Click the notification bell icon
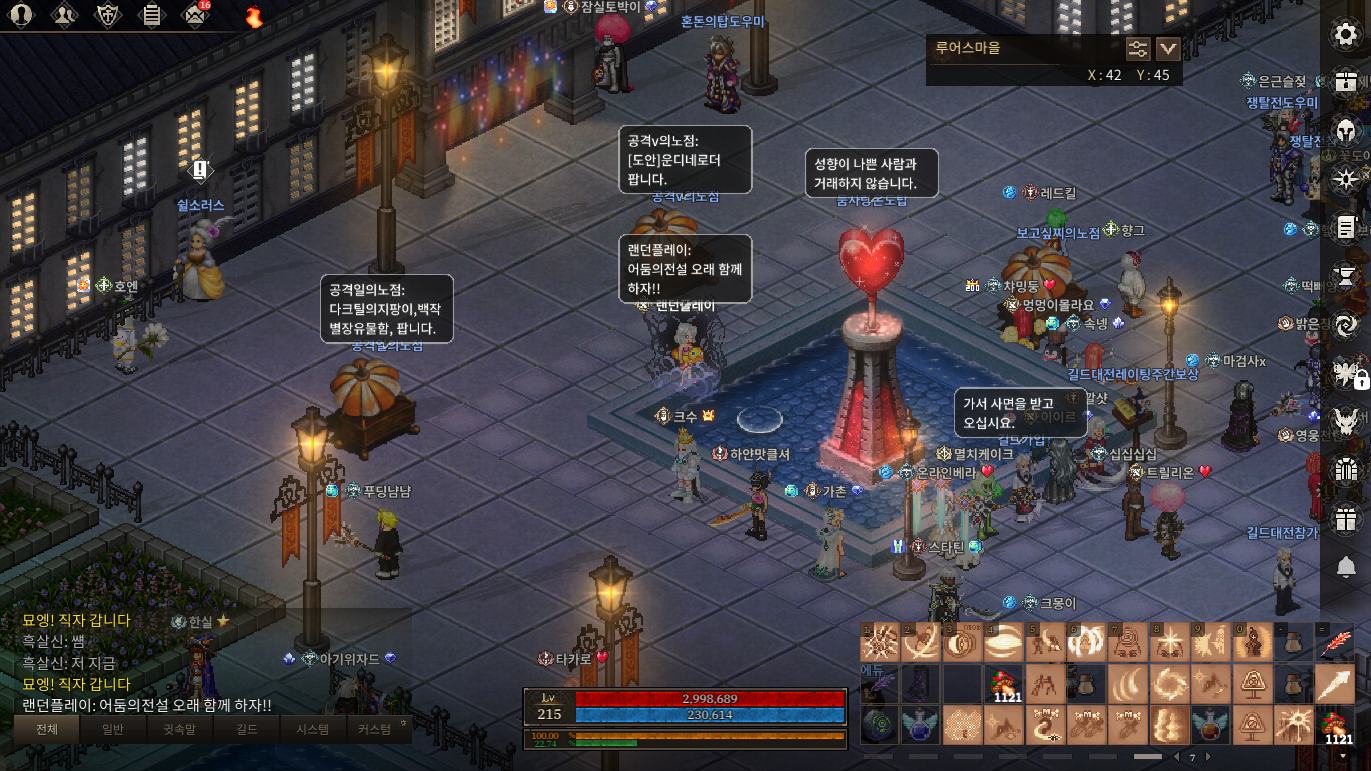 (1346, 567)
